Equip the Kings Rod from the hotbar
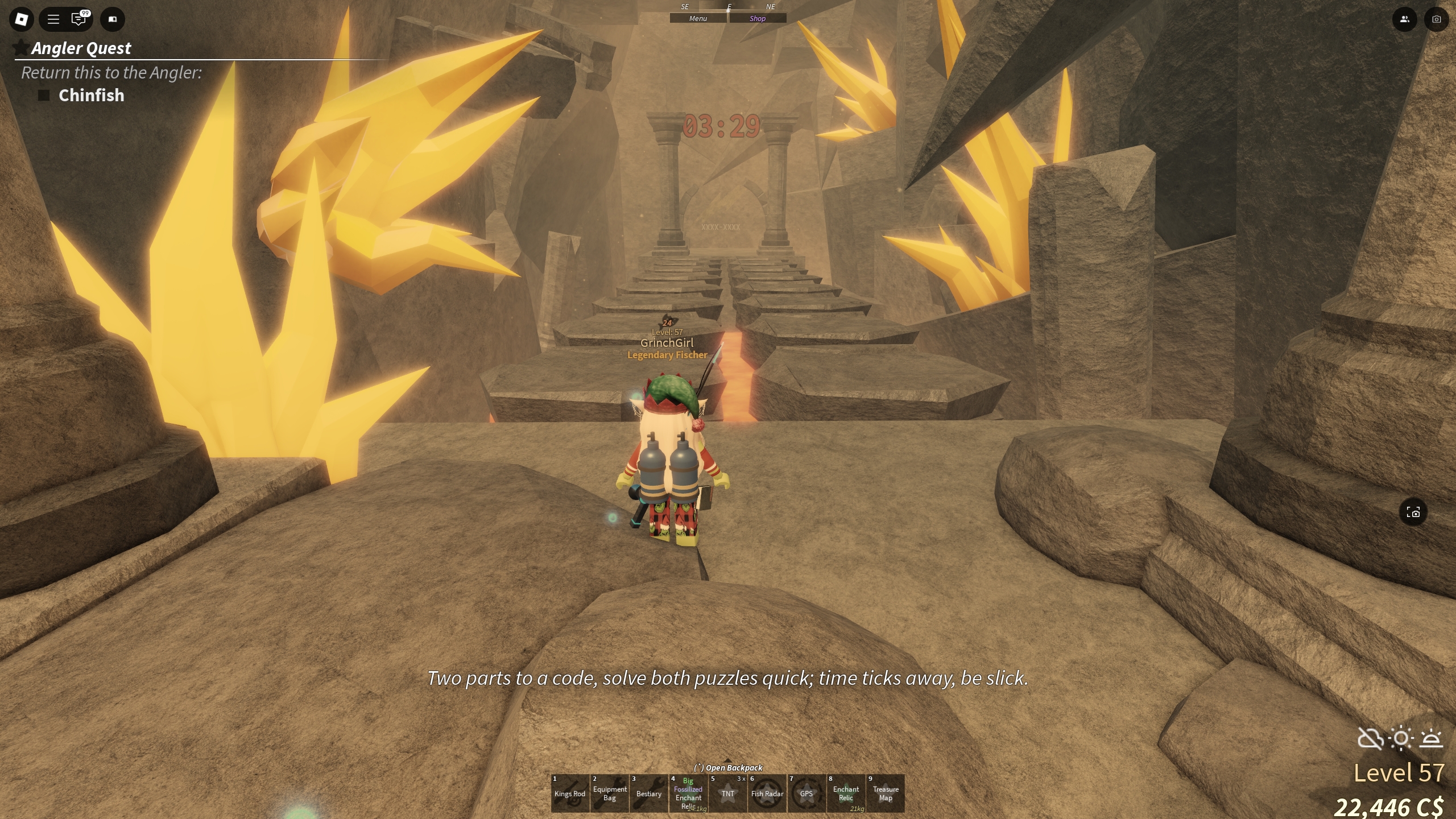This screenshot has height=819, width=1456. point(569,793)
